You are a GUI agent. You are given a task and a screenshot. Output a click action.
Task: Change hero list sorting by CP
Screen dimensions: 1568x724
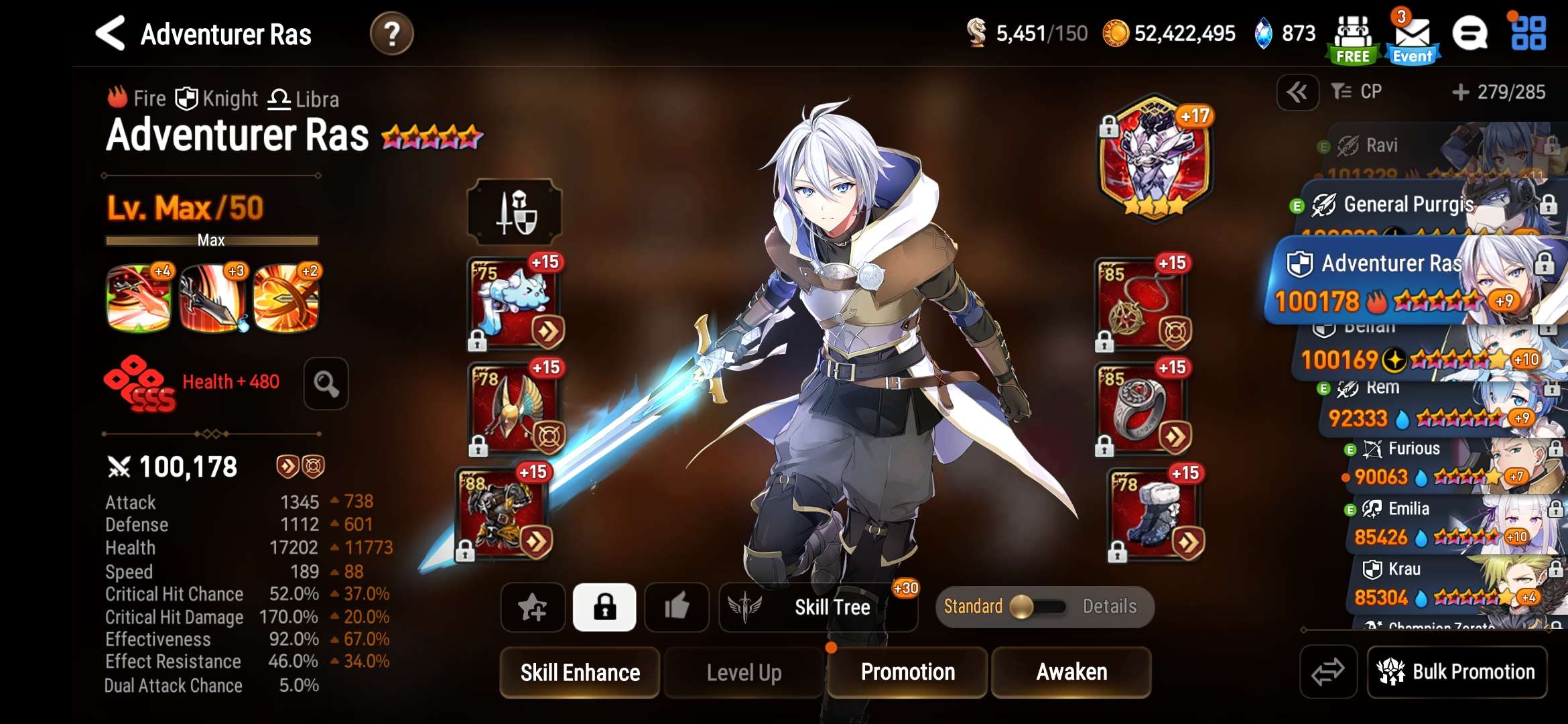(x=1358, y=92)
